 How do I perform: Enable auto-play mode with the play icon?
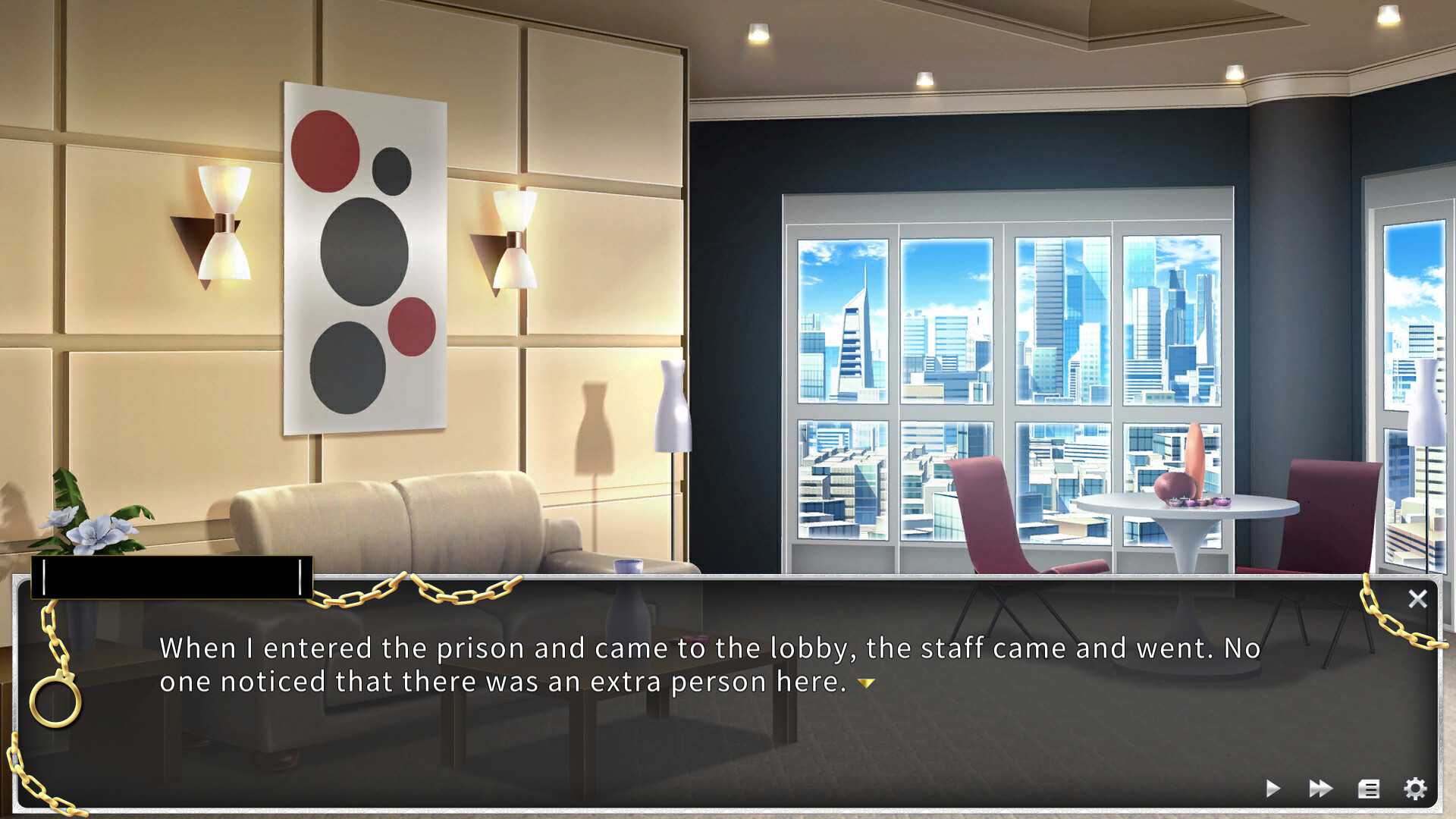[1274, 789]
